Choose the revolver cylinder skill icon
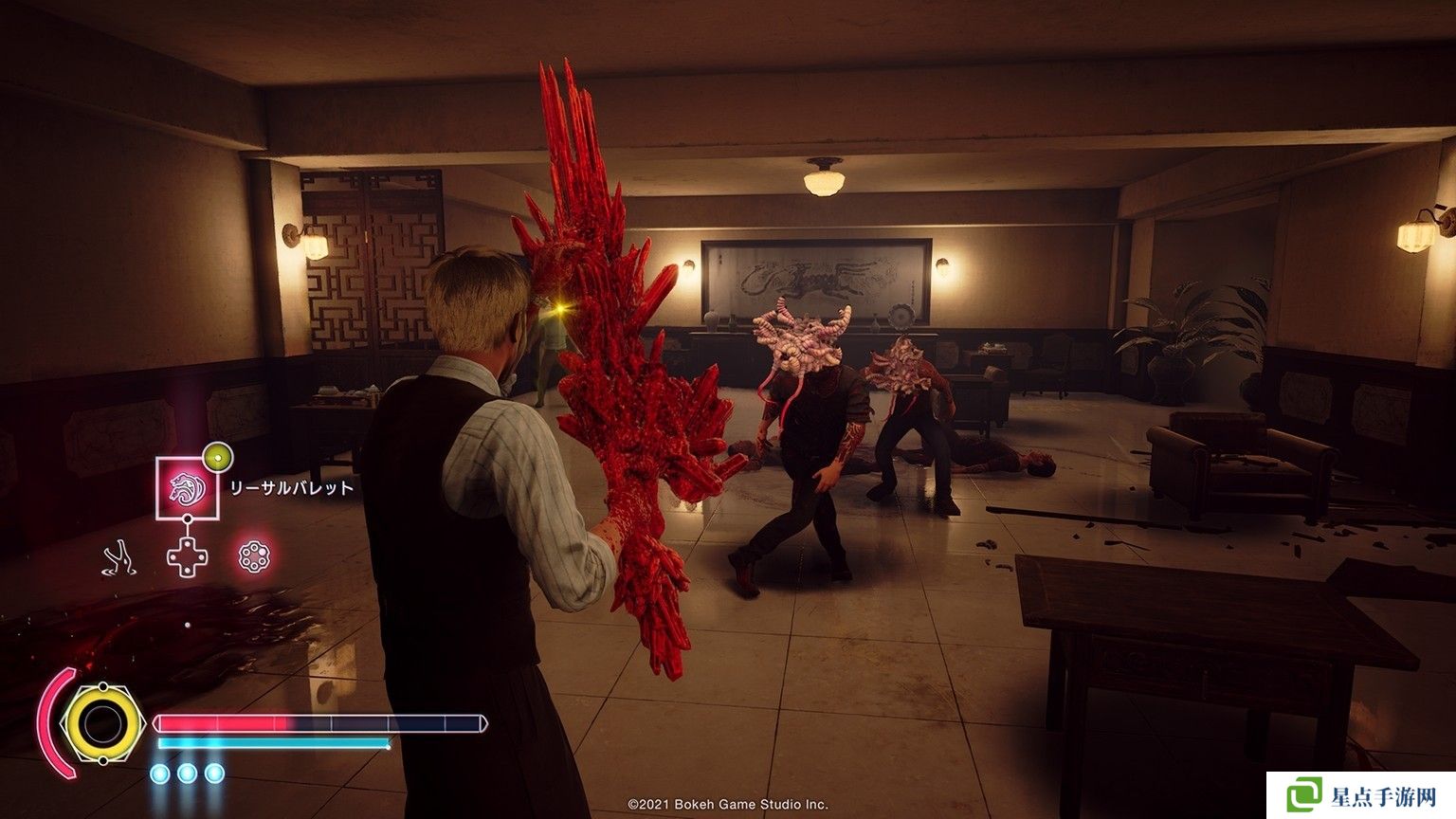1456x819 pixels. (254, 556)
